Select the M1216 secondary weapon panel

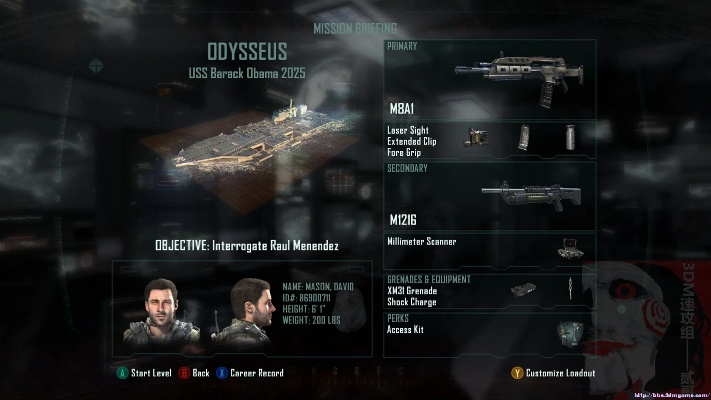490,196
